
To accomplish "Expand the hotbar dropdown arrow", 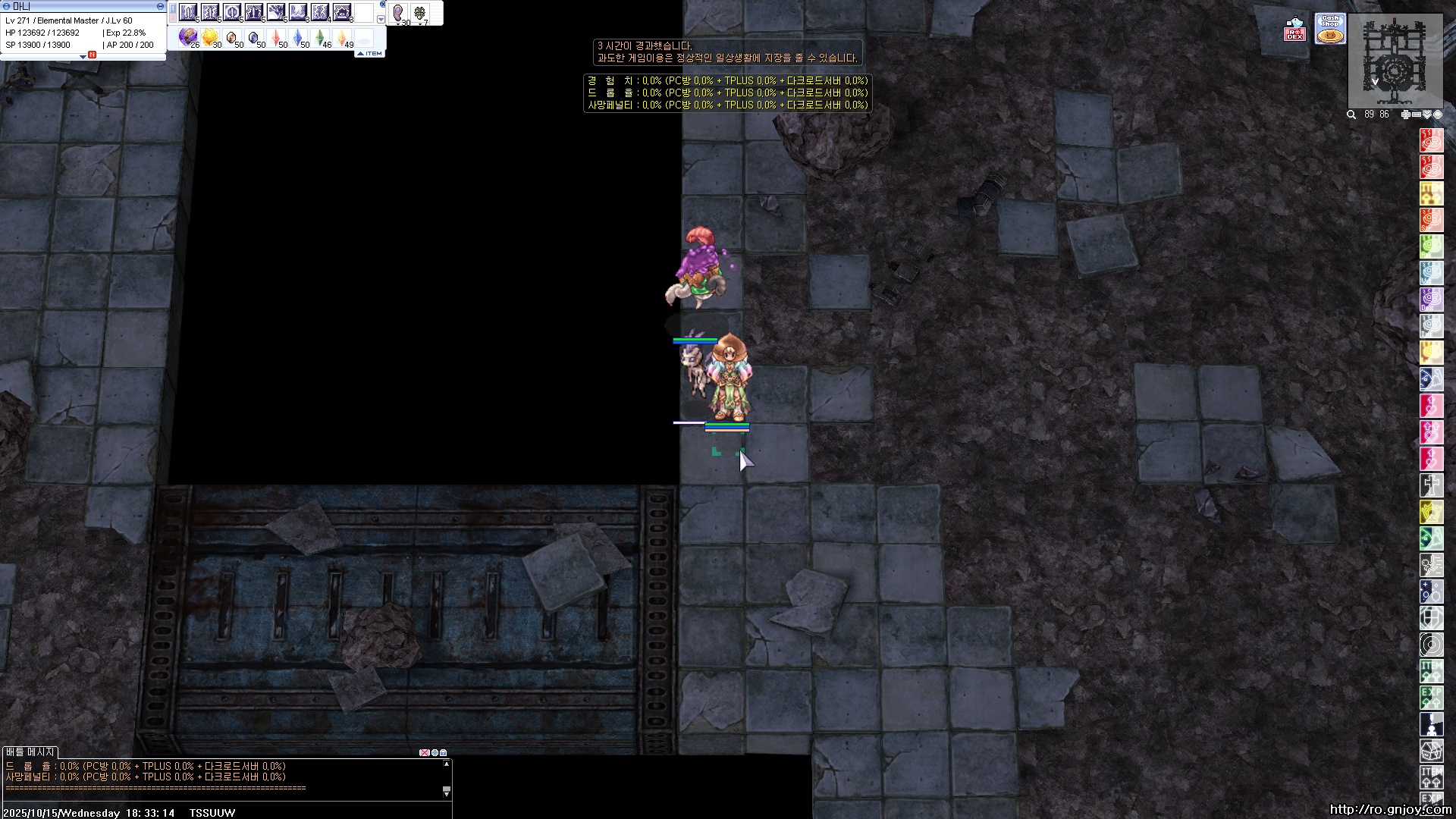I will pos(381,19).
